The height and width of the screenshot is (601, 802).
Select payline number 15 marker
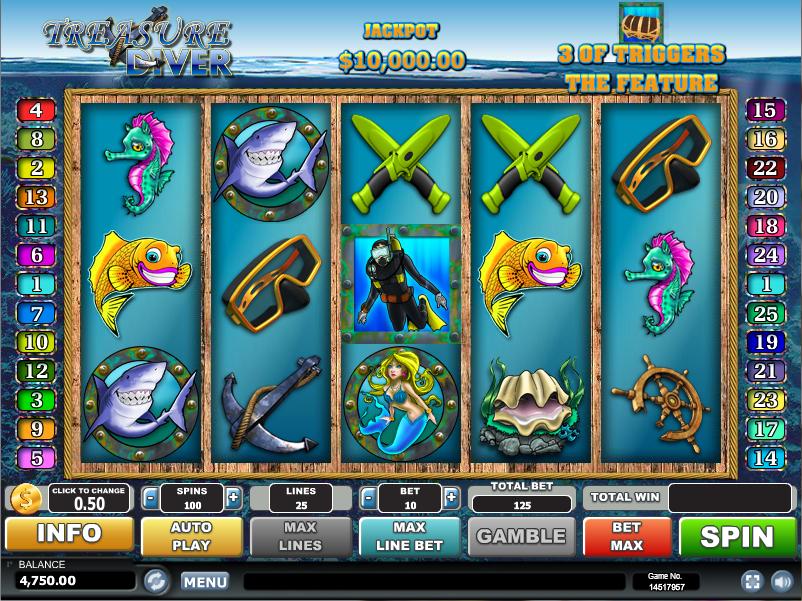pos(765,110)
